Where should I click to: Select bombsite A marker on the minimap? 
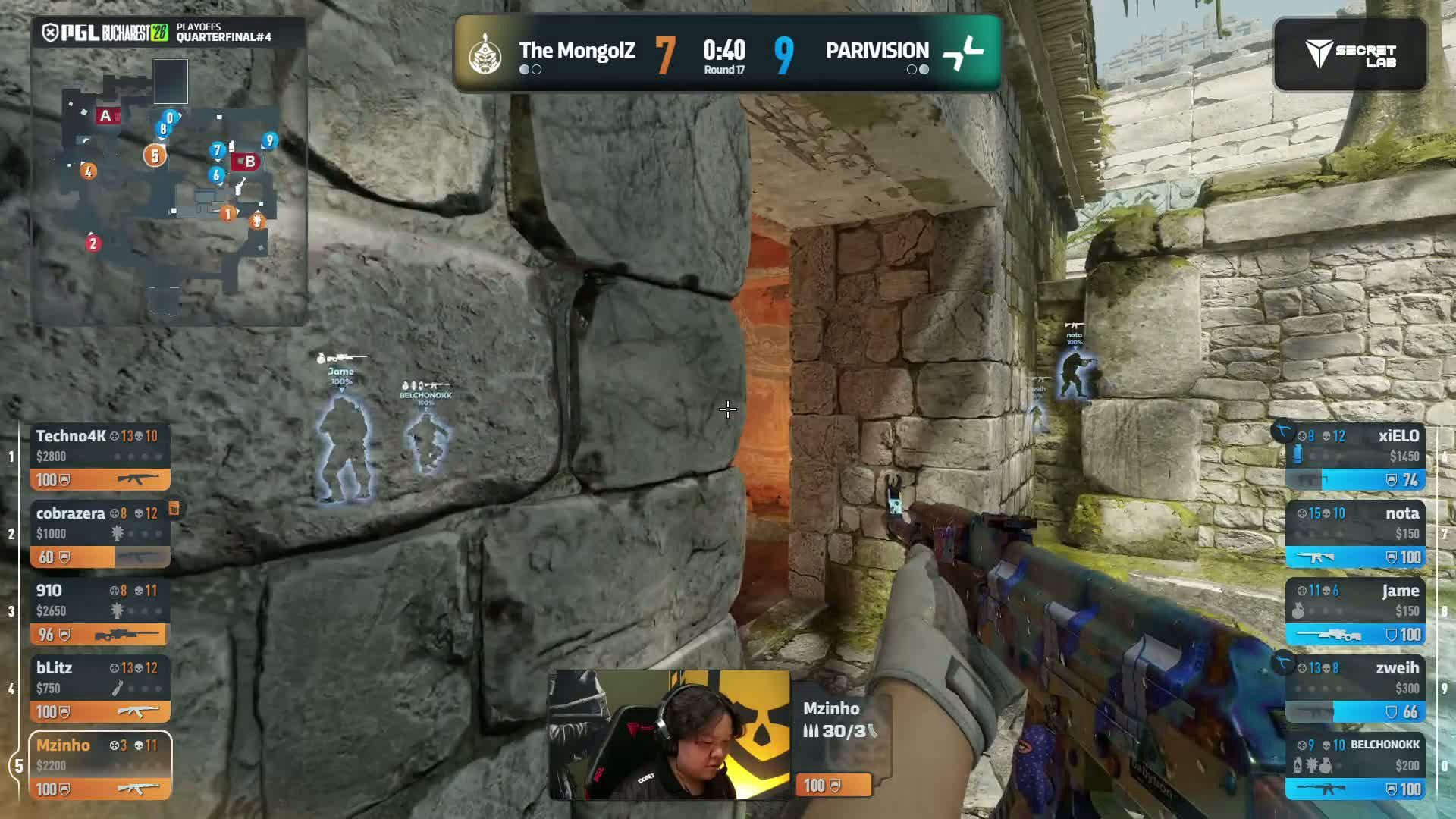pos(106,116)
